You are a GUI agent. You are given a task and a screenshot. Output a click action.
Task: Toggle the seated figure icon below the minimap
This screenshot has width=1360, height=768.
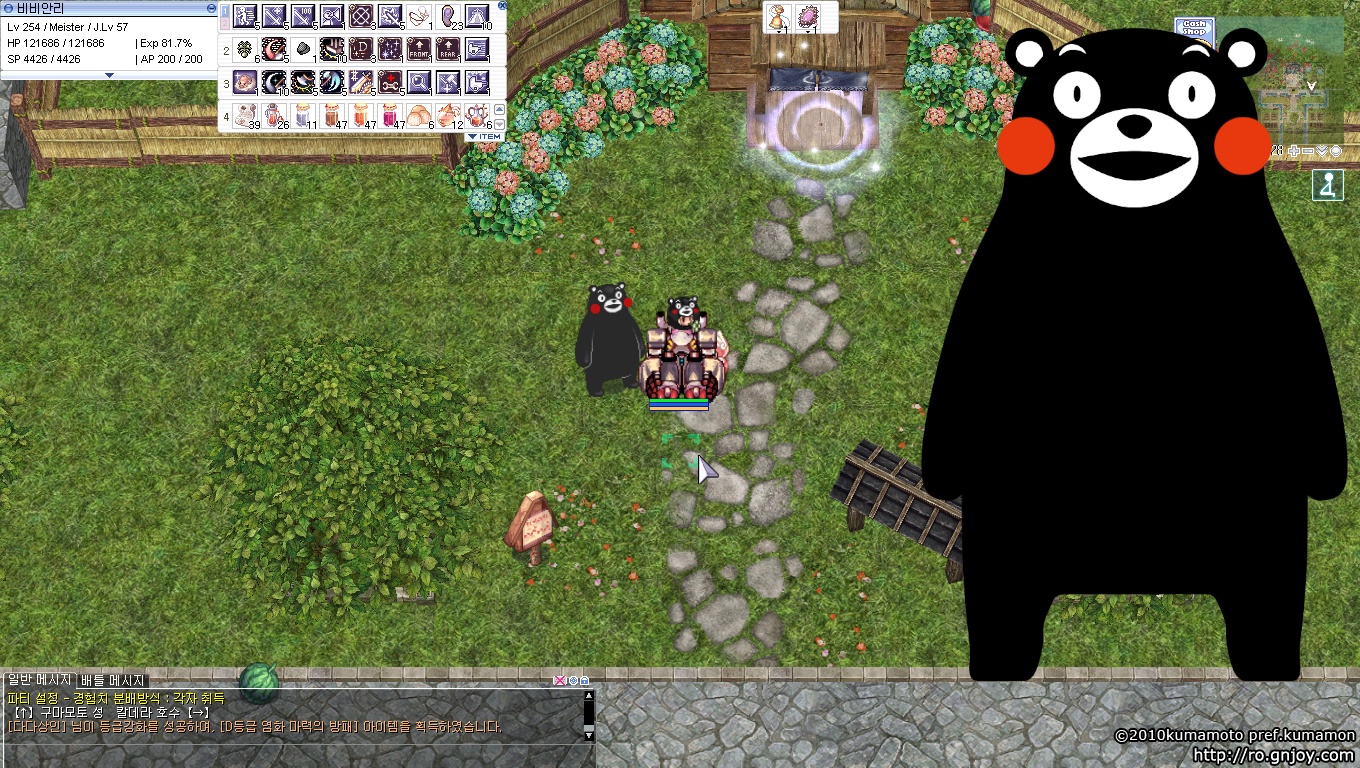(1328, 186)
